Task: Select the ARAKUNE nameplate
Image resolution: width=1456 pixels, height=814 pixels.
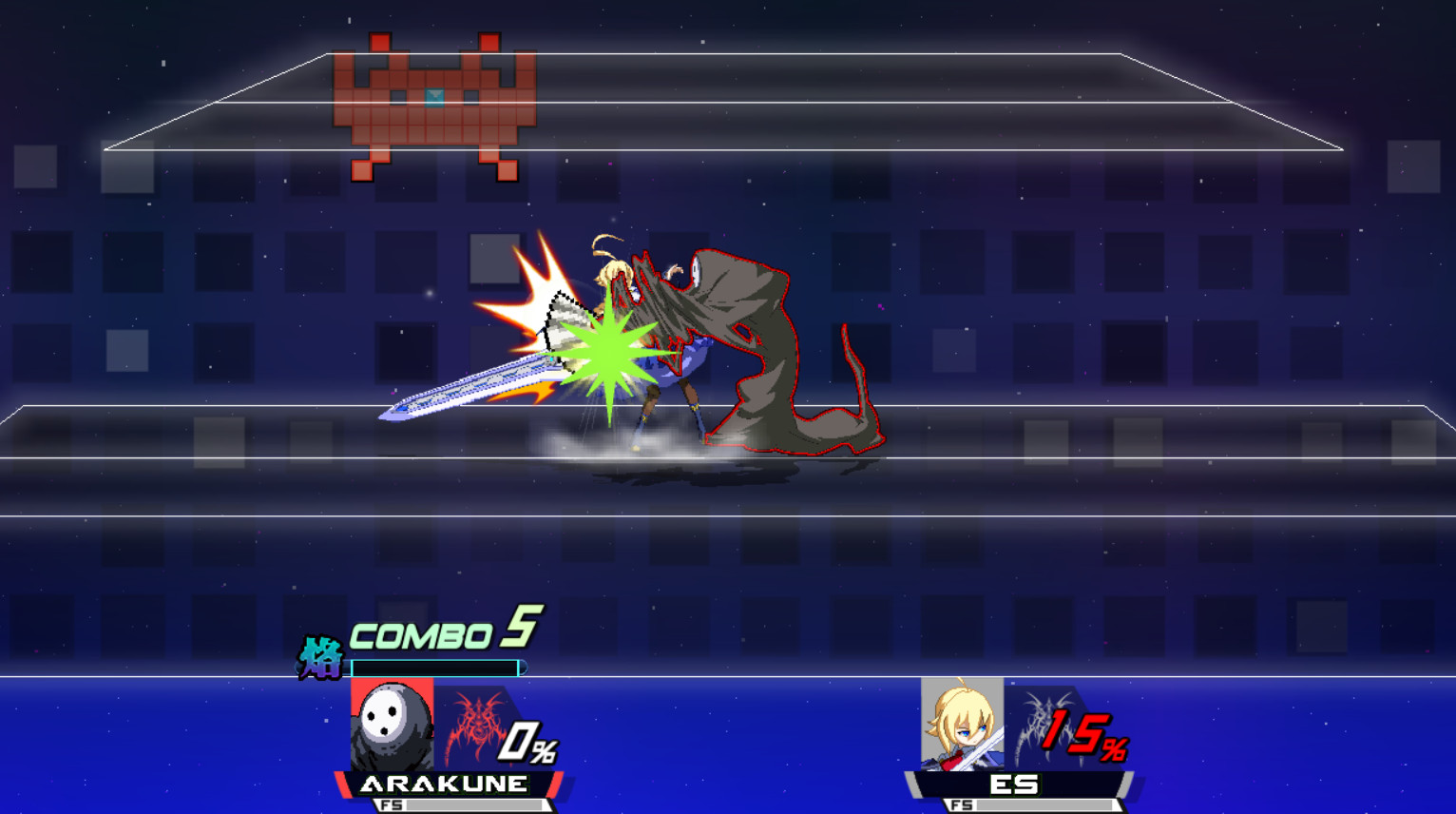Action: click(x=443, y=782)
